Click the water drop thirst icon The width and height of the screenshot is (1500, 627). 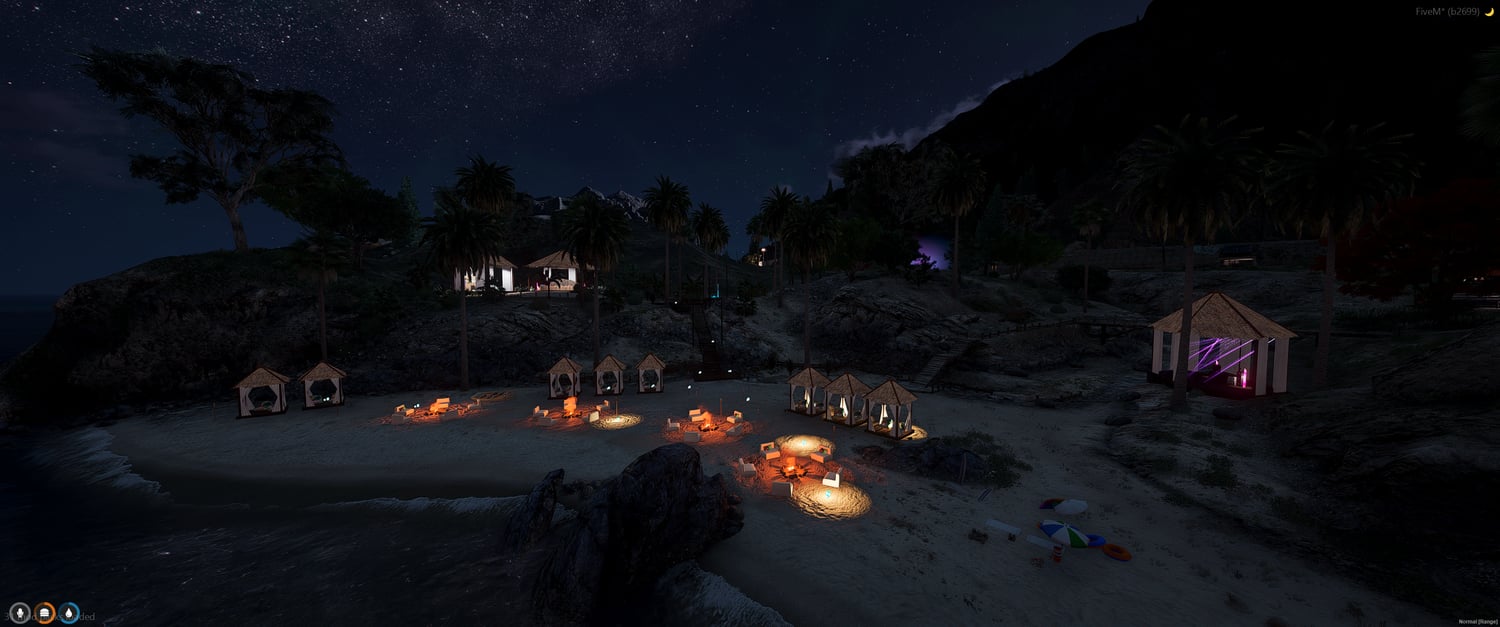click(69, 612)
